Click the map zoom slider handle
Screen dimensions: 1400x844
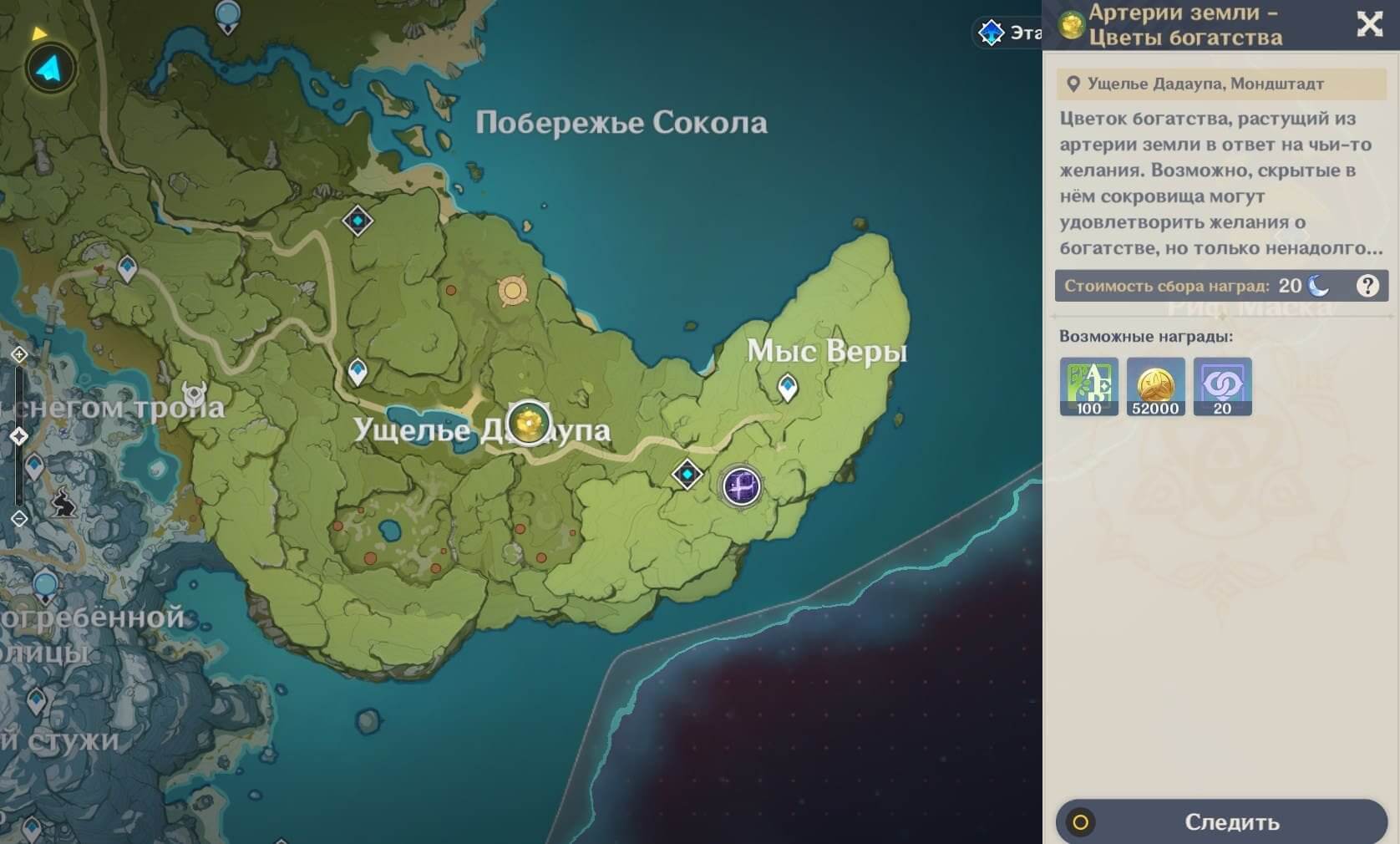click(x=19, y=436)
